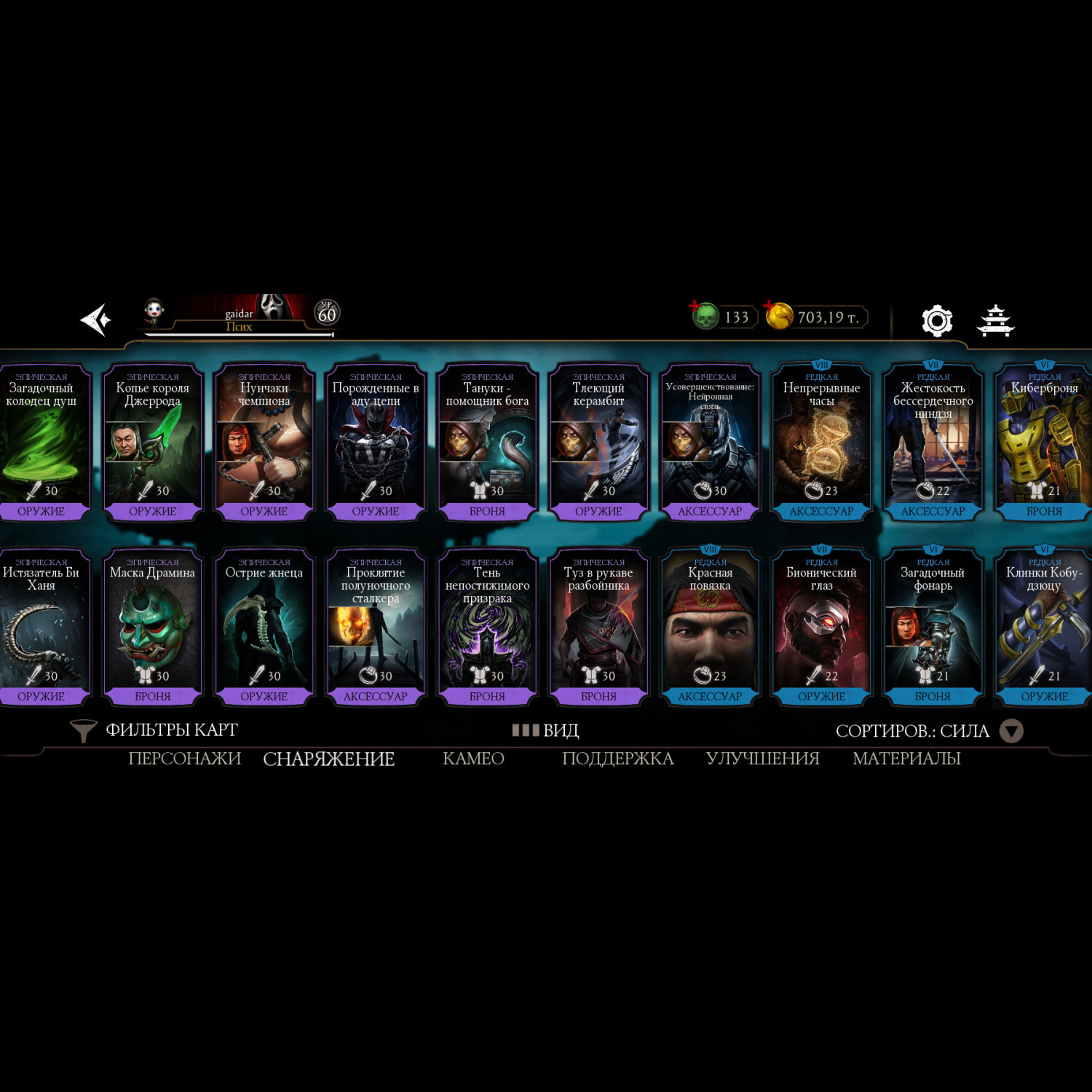This screenshot has width=1092, height=1092.
Task: Add more gold koins via dragon coin
Action: 778,316
